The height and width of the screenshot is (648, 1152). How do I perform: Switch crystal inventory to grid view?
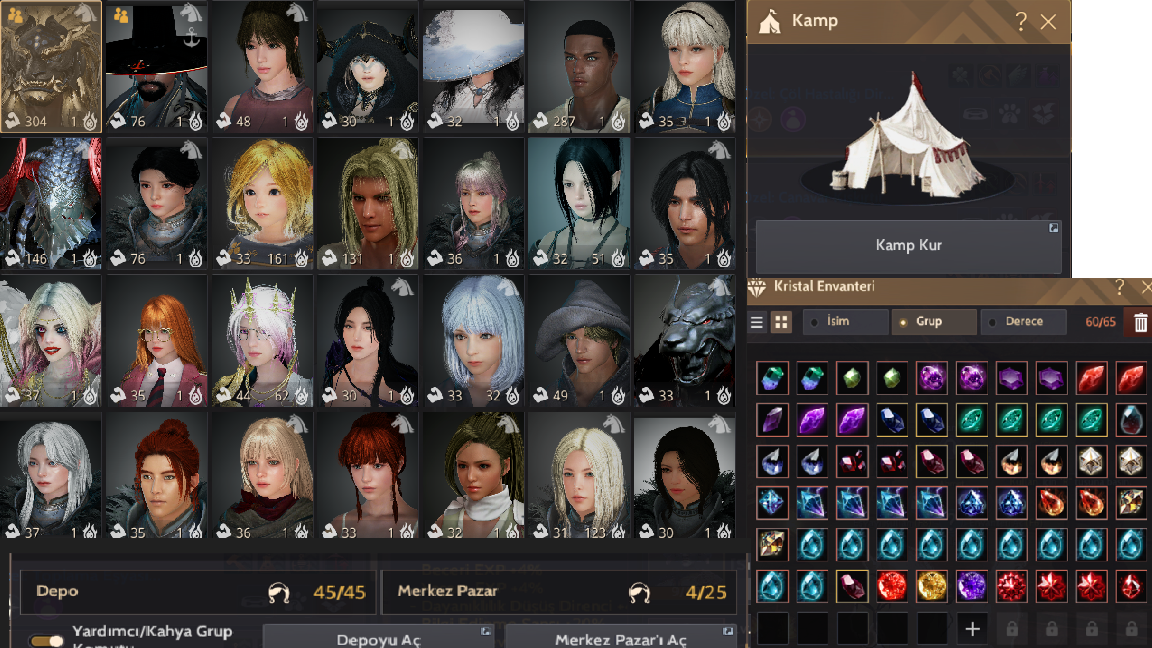[x=781, y=322]
